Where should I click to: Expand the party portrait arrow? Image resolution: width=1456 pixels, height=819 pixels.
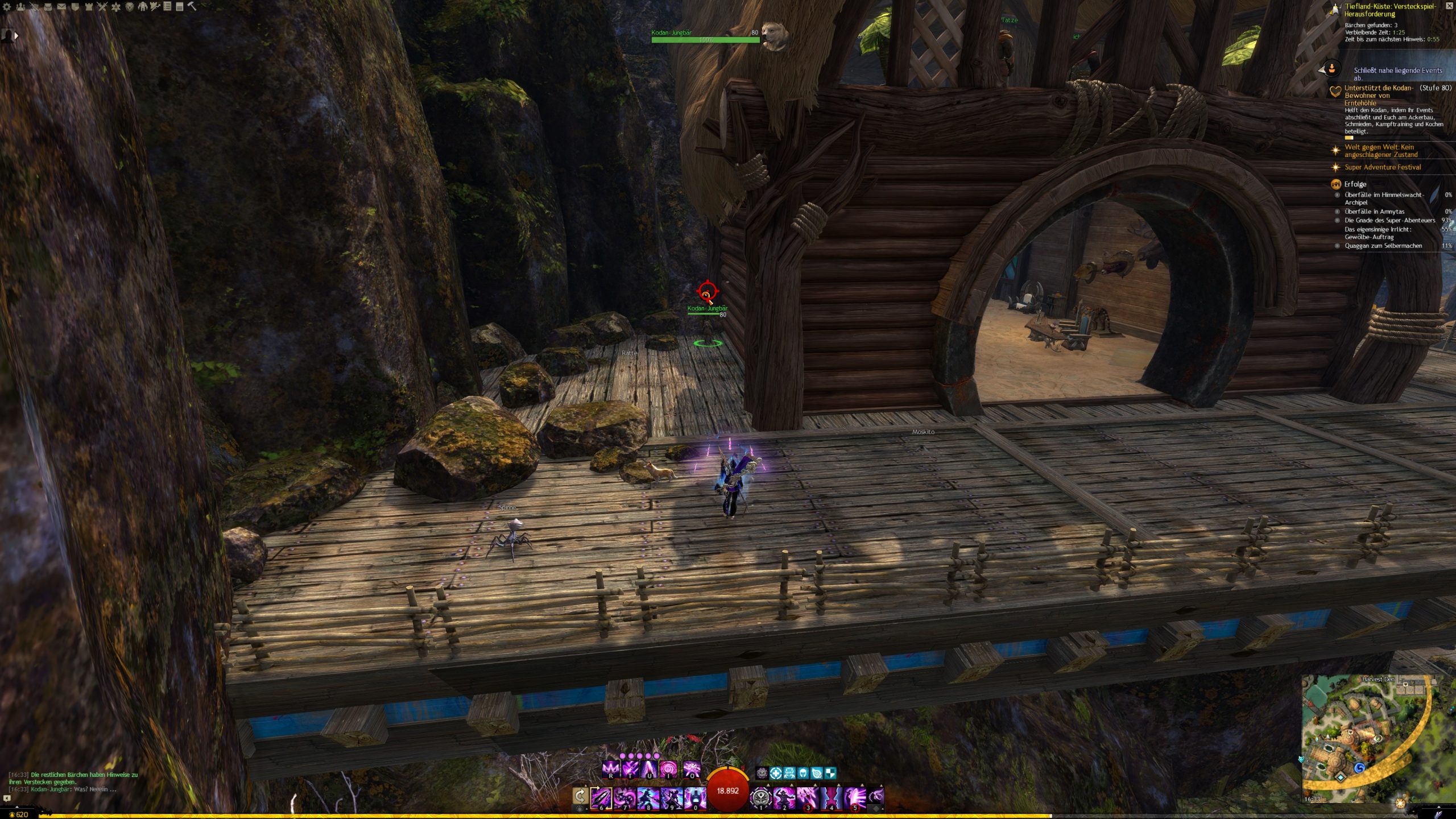coord(16,36)
